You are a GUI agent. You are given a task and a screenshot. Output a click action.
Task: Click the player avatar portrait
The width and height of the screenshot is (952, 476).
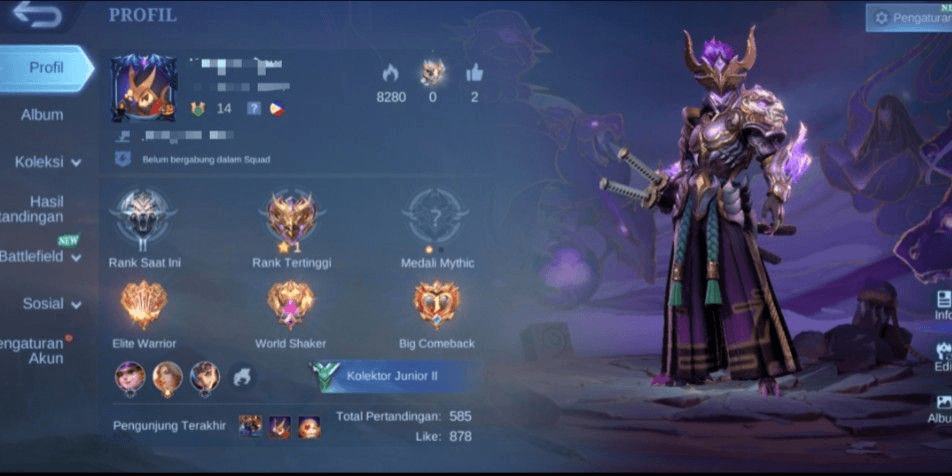tap(144, 88)
